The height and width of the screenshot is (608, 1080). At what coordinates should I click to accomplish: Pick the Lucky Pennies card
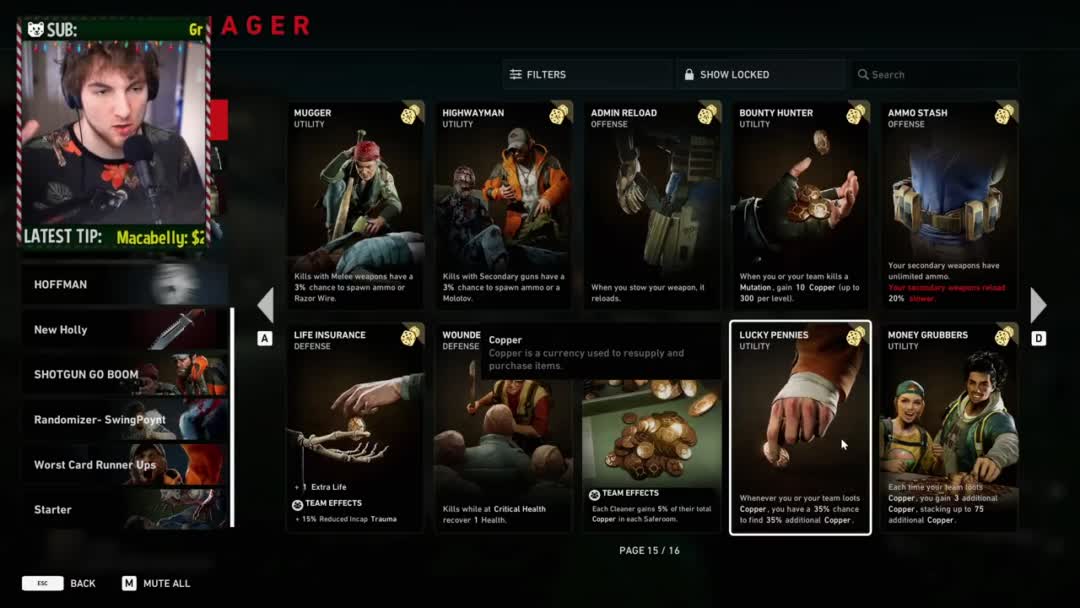[800, 428]
